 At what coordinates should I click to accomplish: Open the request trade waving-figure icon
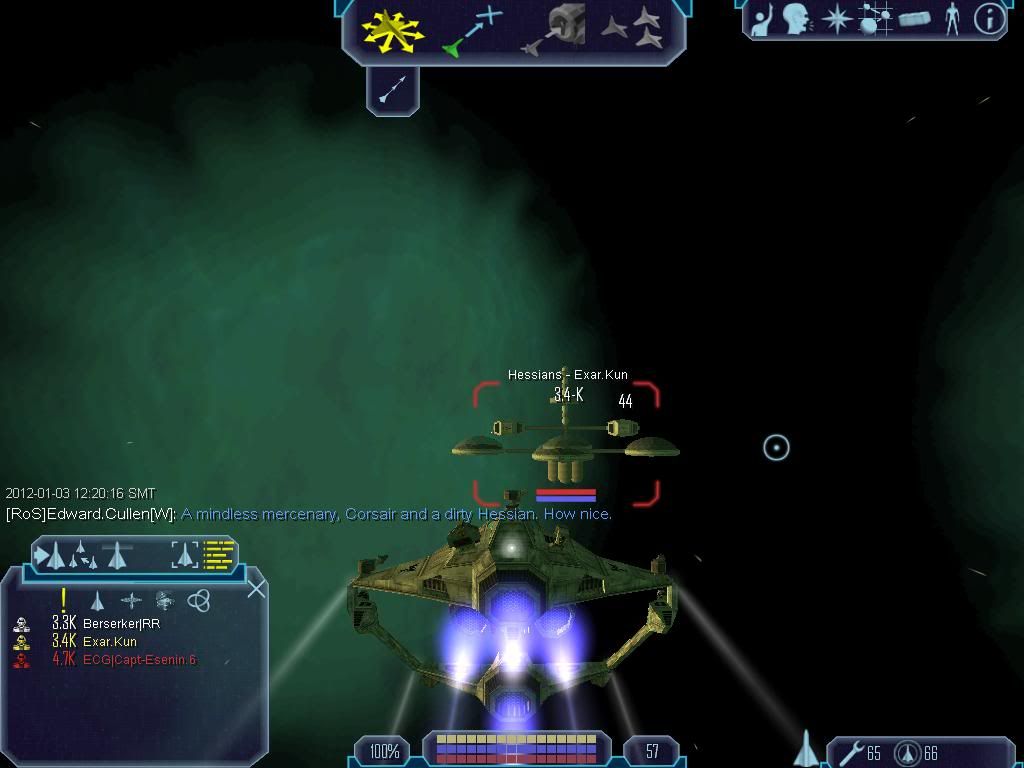click(762, 20)
